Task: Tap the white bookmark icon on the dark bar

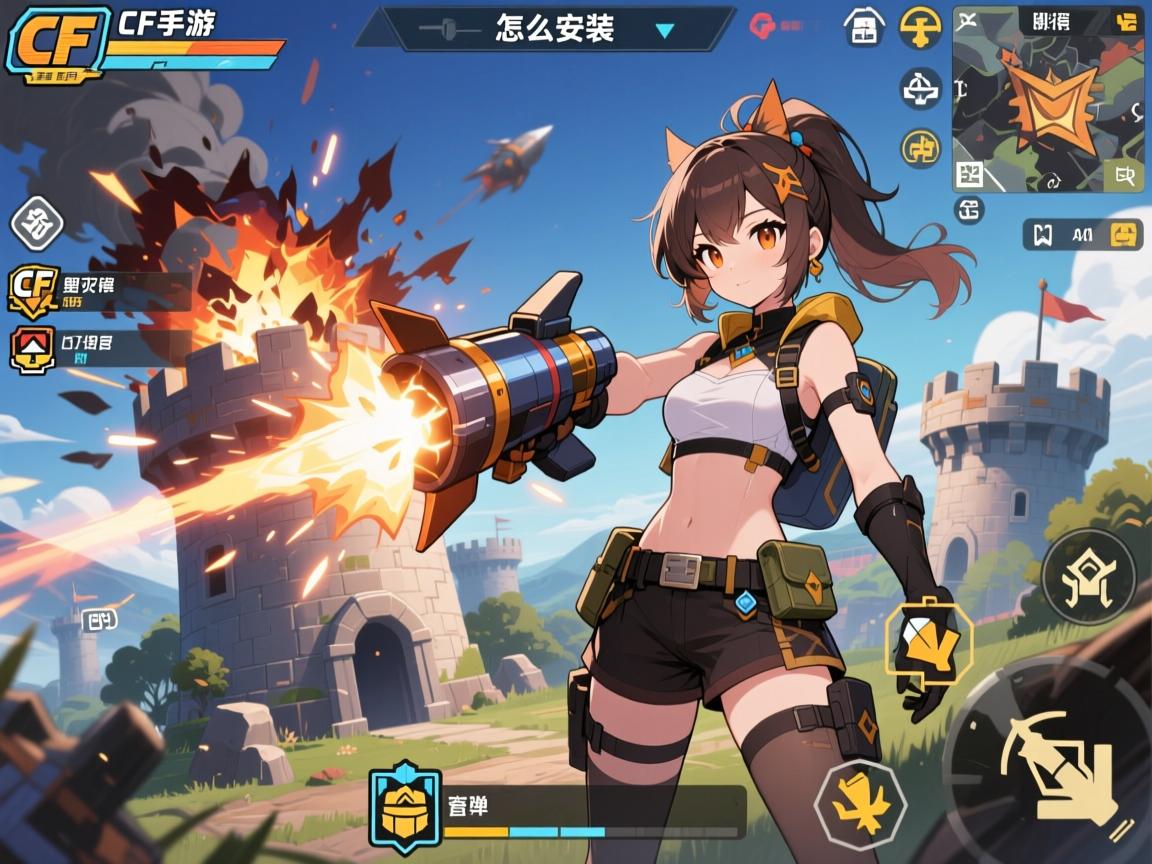Action: [1043, 235]
